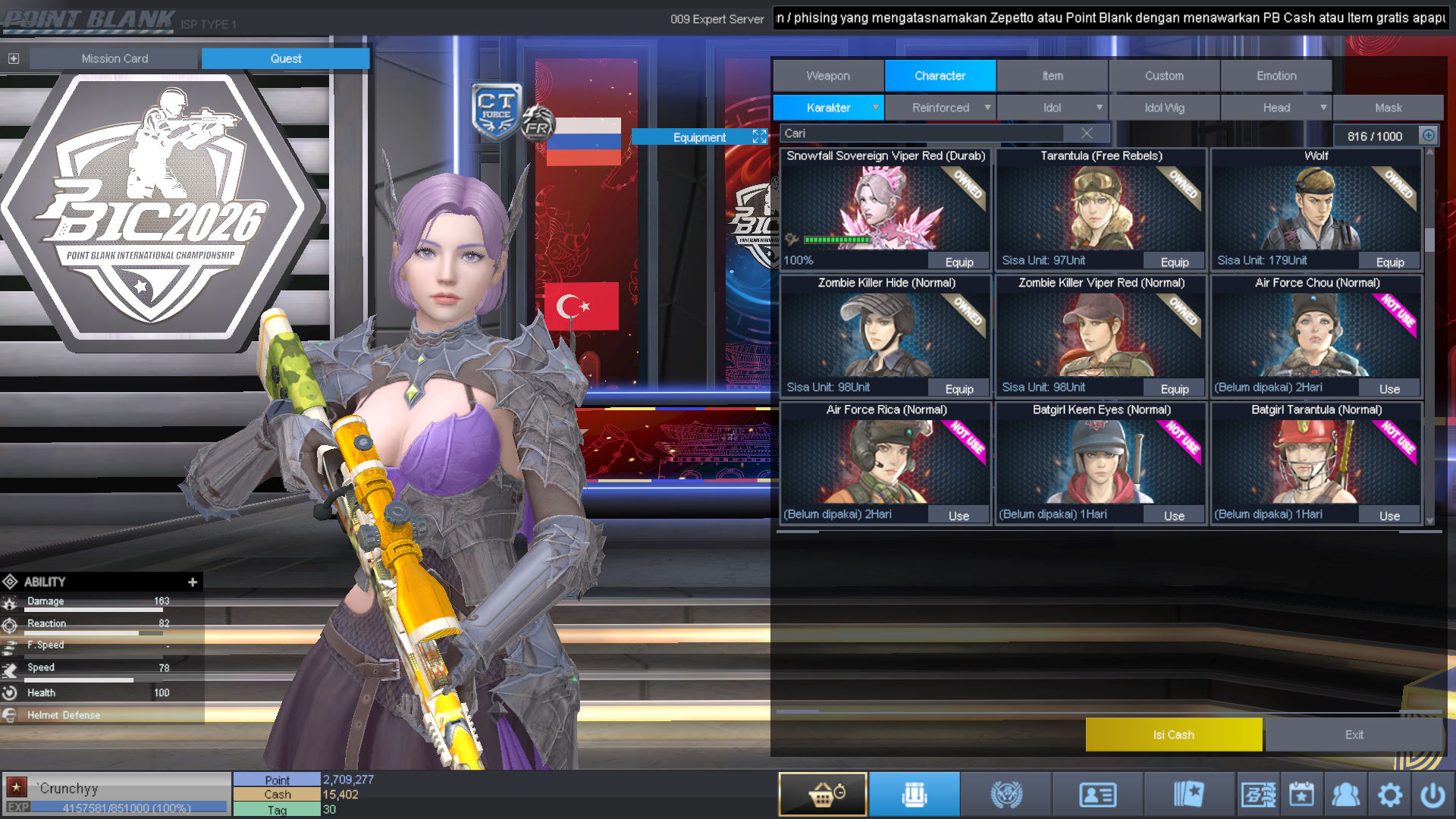Screen dimensions: 1456x819
Task: Top up with Isi Cash button
Action: 1173,735
